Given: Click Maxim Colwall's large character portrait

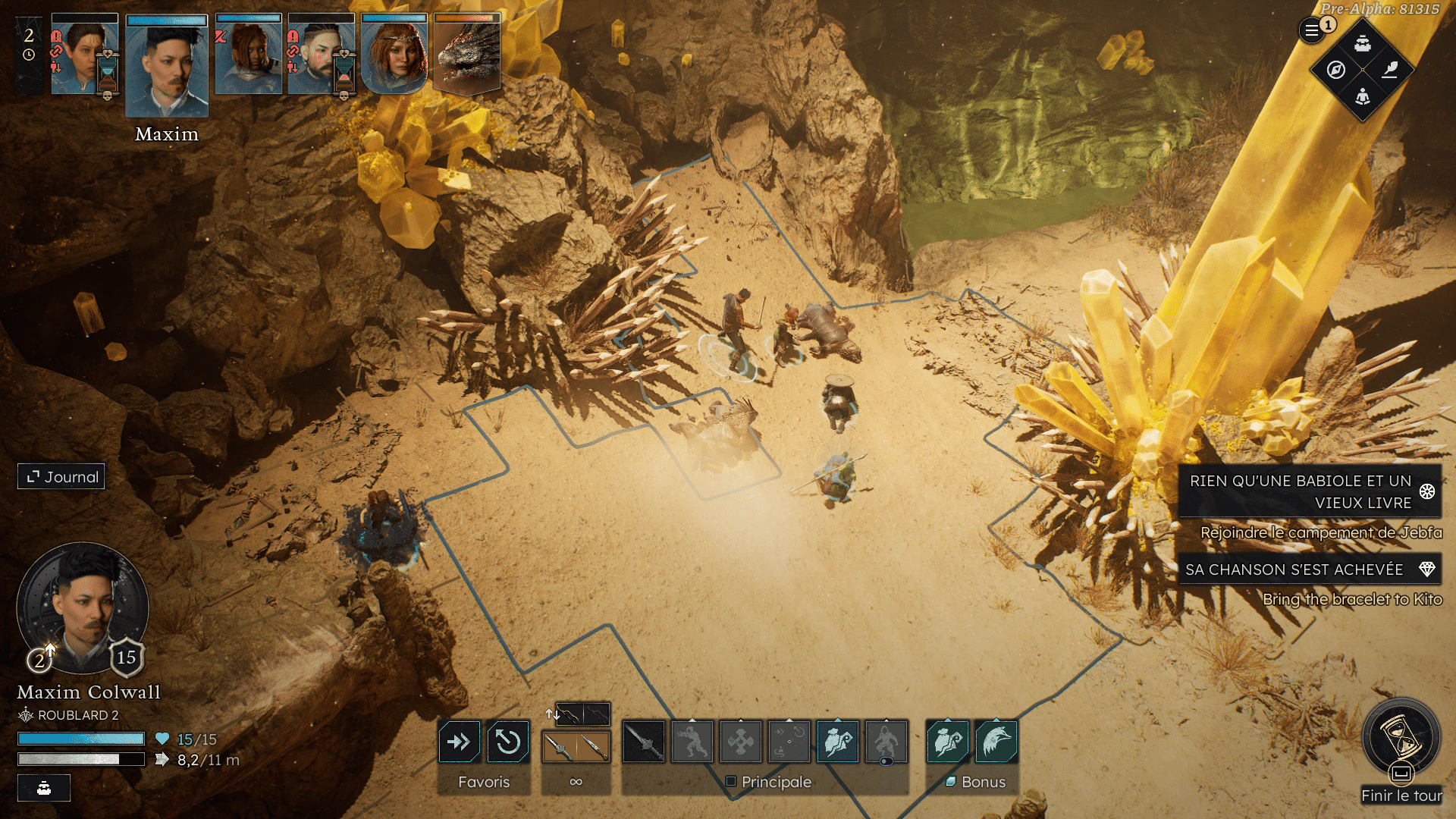Looking at the screenshot, I should (83, 608).
